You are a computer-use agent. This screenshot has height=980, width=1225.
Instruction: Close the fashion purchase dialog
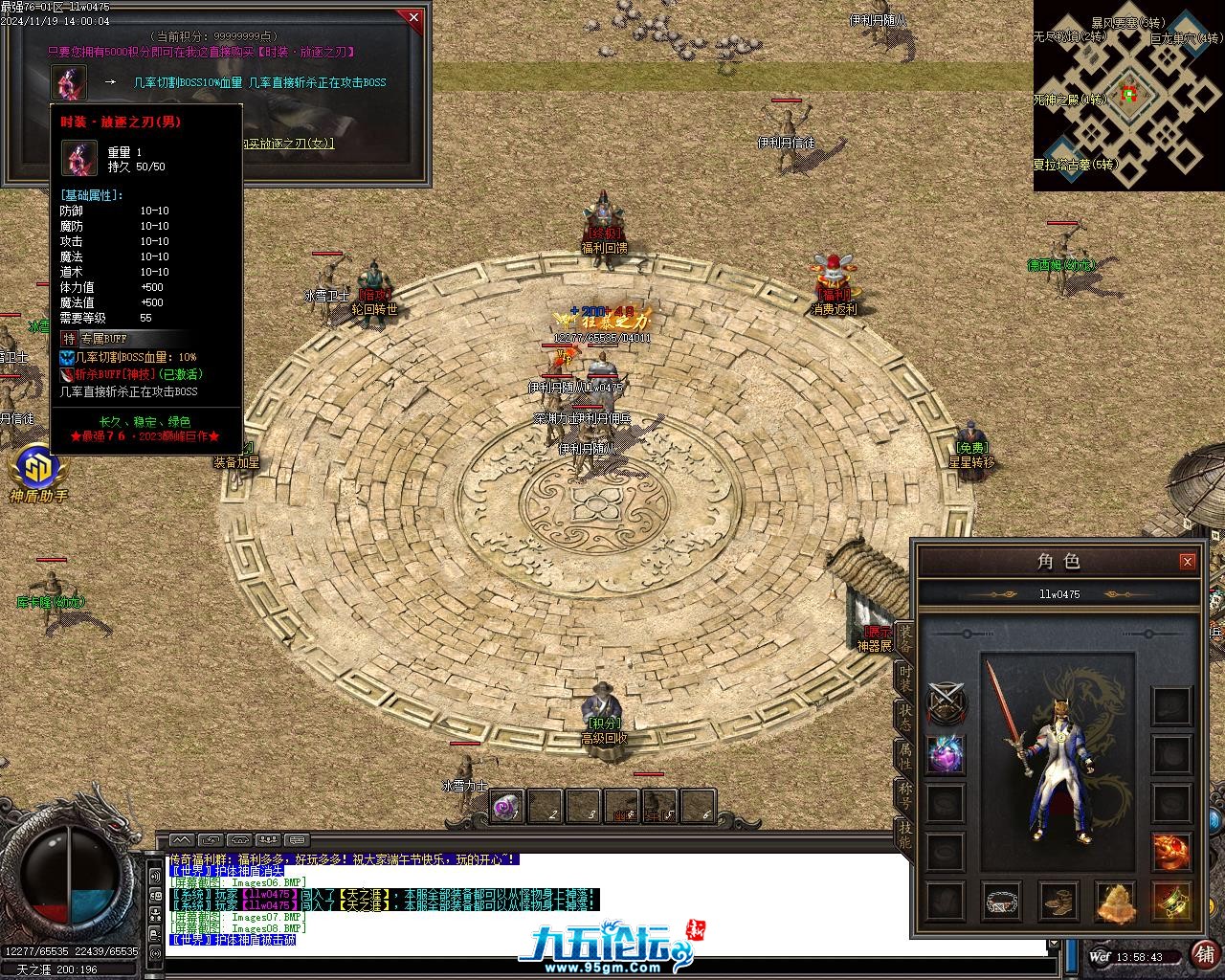413,17
